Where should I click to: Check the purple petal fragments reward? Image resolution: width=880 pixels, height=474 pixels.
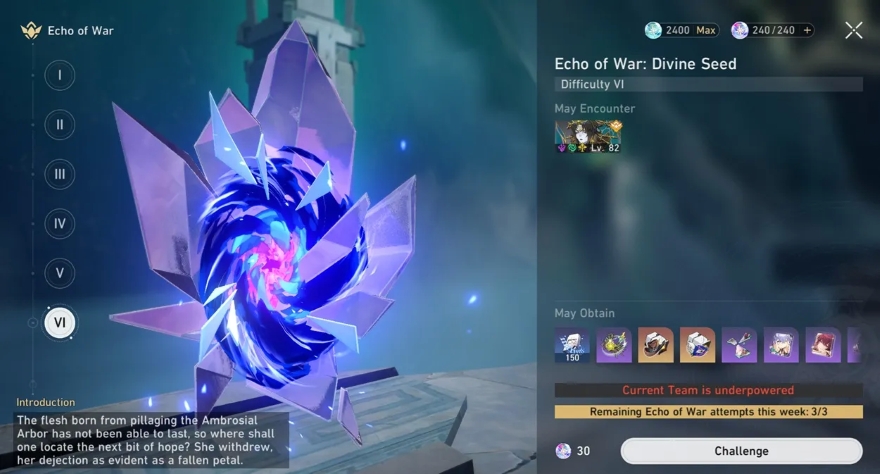[x=740, y=345]
